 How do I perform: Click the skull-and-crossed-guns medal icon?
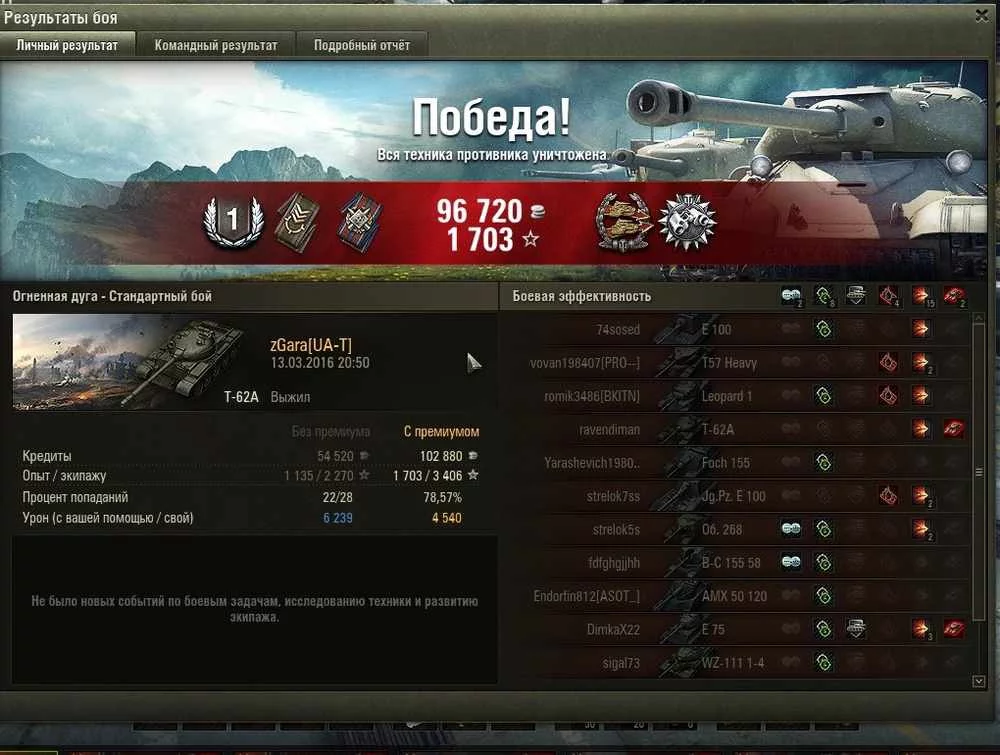pos(687,221)
